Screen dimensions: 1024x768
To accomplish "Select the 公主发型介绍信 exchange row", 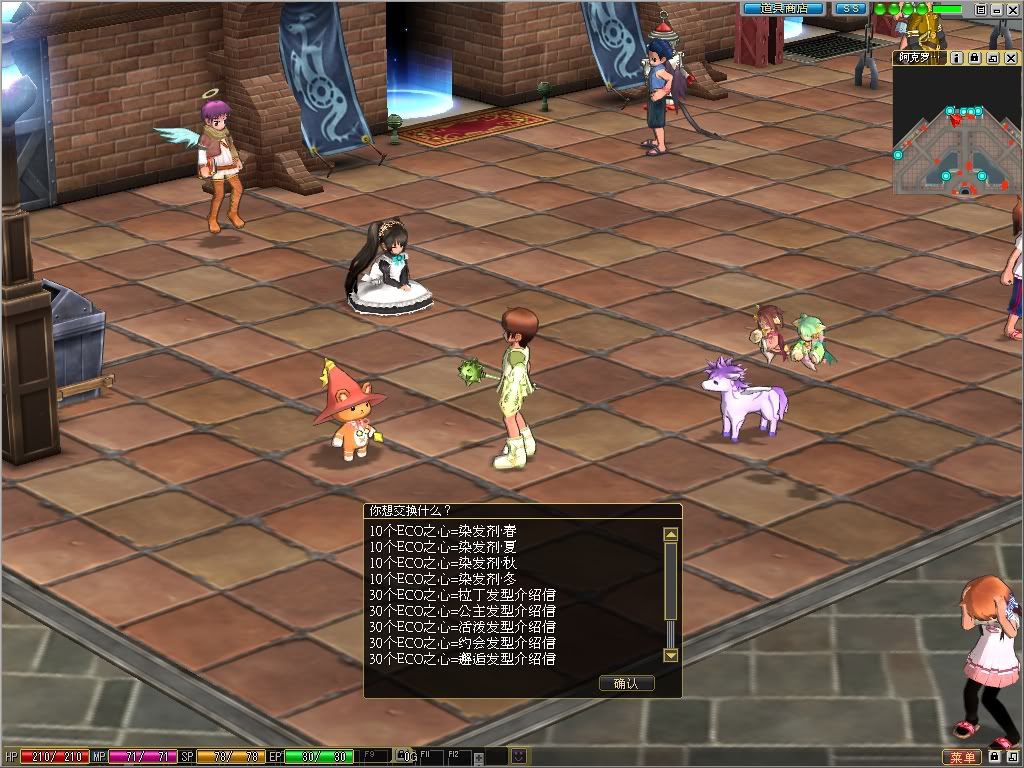I will click(x=462, y=610).
